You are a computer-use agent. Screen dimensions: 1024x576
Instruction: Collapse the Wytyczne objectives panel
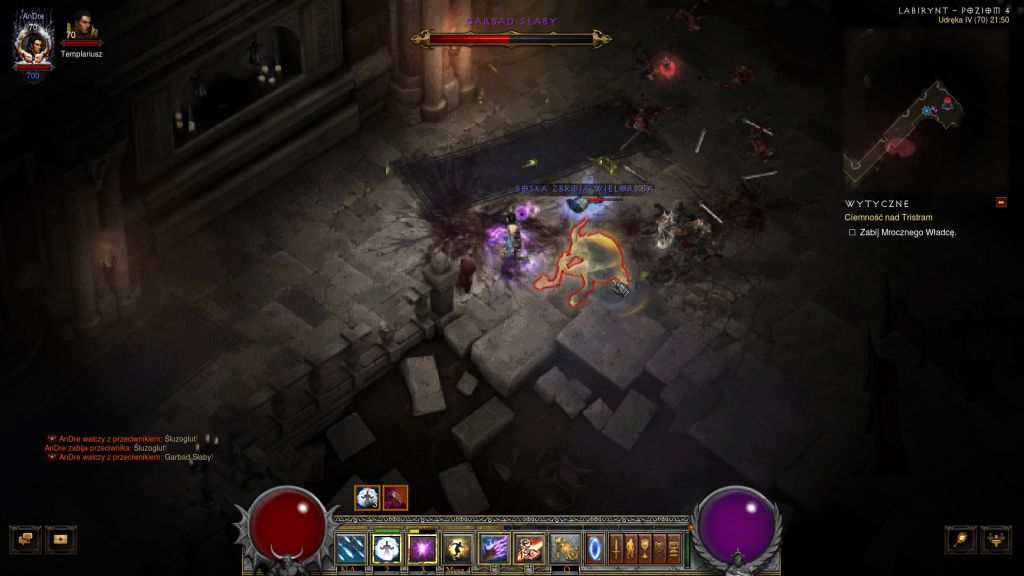click(1001, 203)
